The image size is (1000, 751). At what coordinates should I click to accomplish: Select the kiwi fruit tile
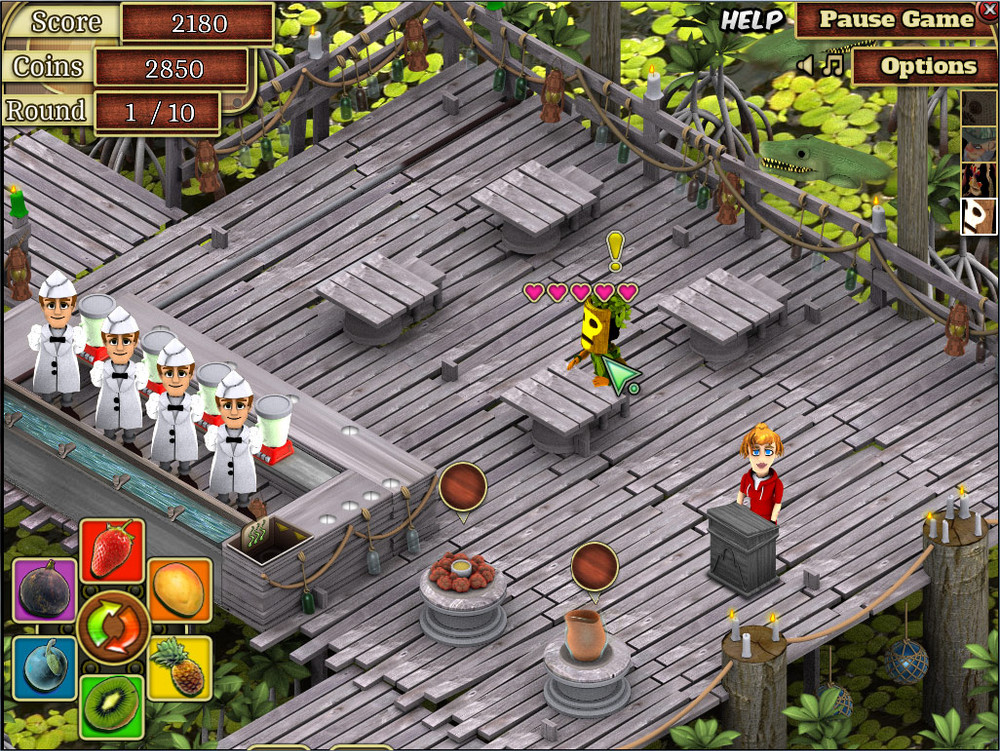pyautogui.click(x=111, y=703)
